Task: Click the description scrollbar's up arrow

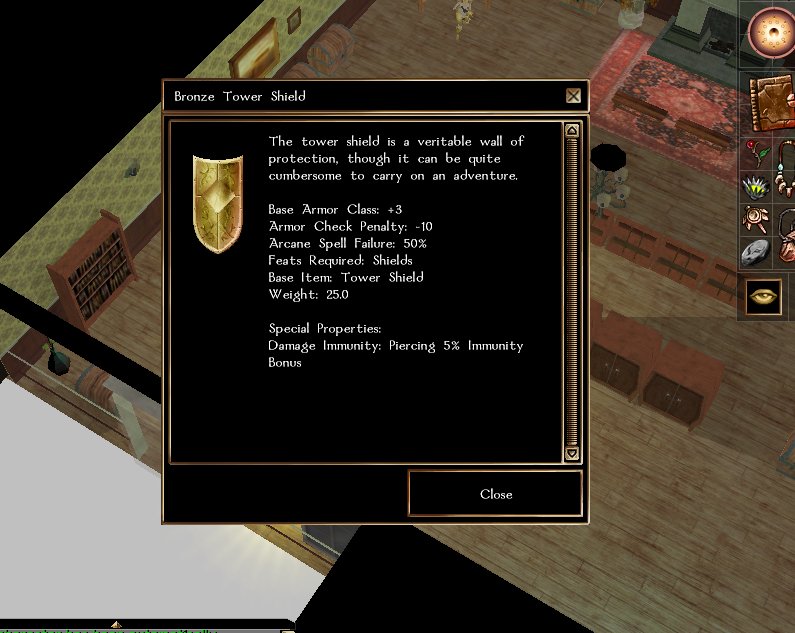Action: coord(572,130)
